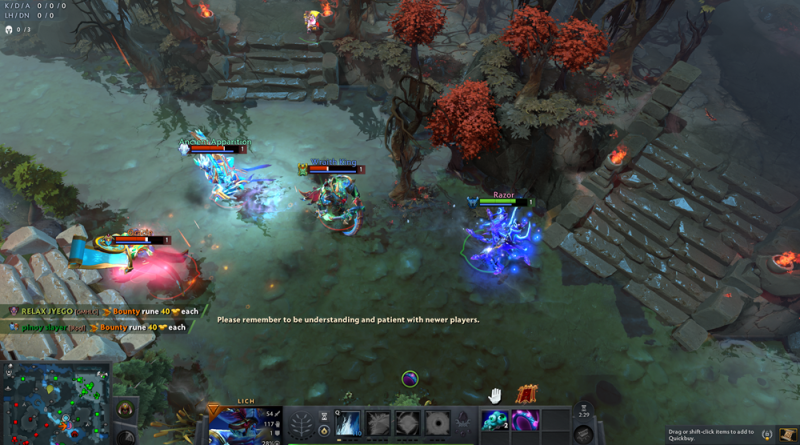Click the courier button beside the minimap
This screenshot has height=445, width=800.
click(x=126, y=408)
